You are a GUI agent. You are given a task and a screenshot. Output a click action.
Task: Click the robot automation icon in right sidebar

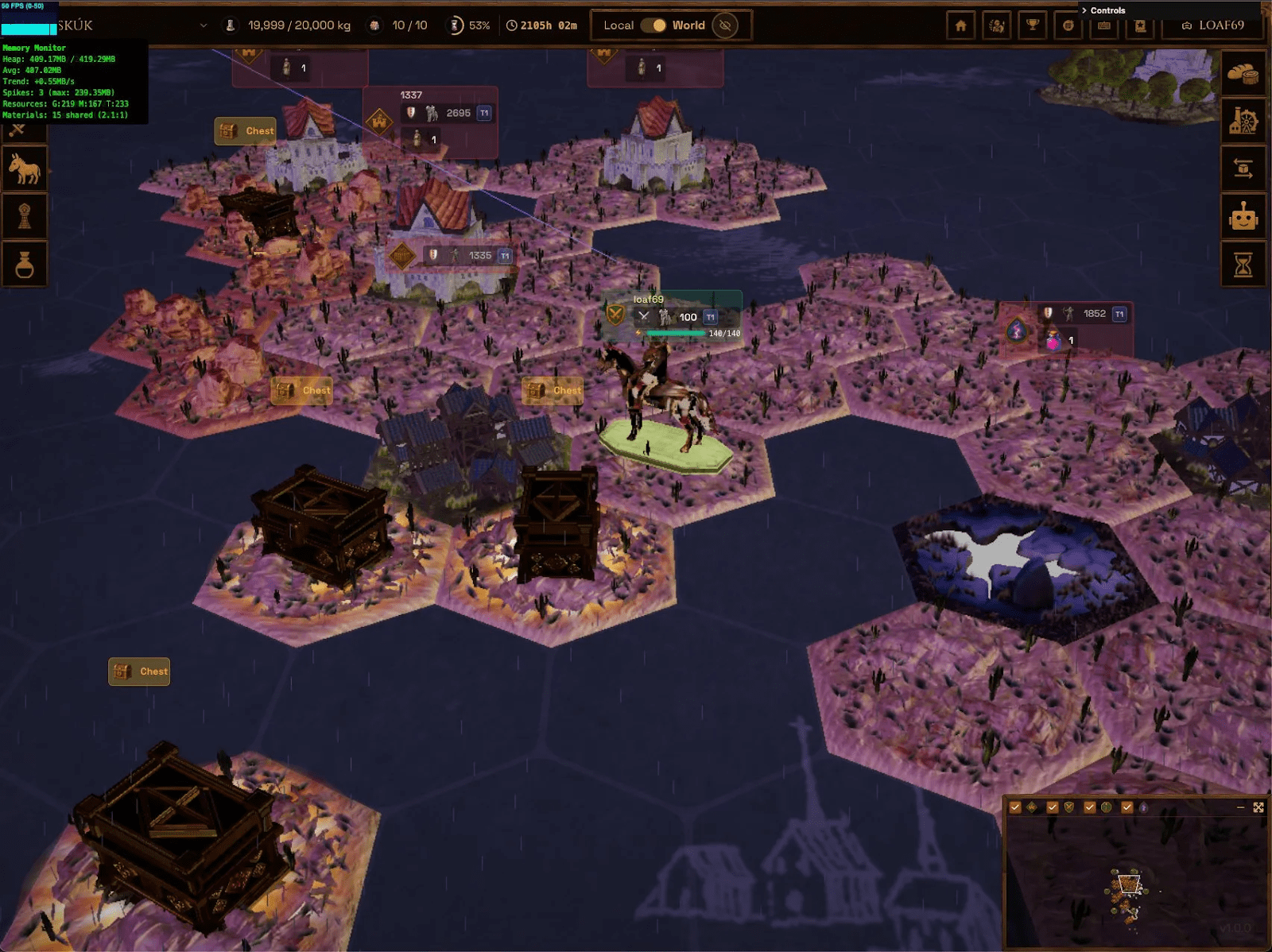tap(1246, 215)
